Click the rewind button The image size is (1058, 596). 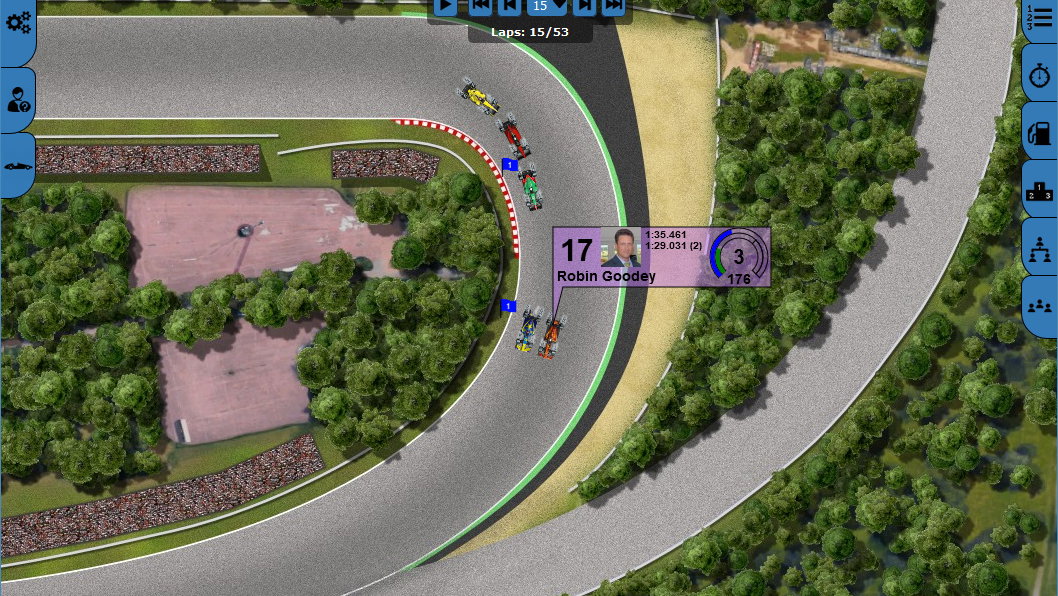481,7
